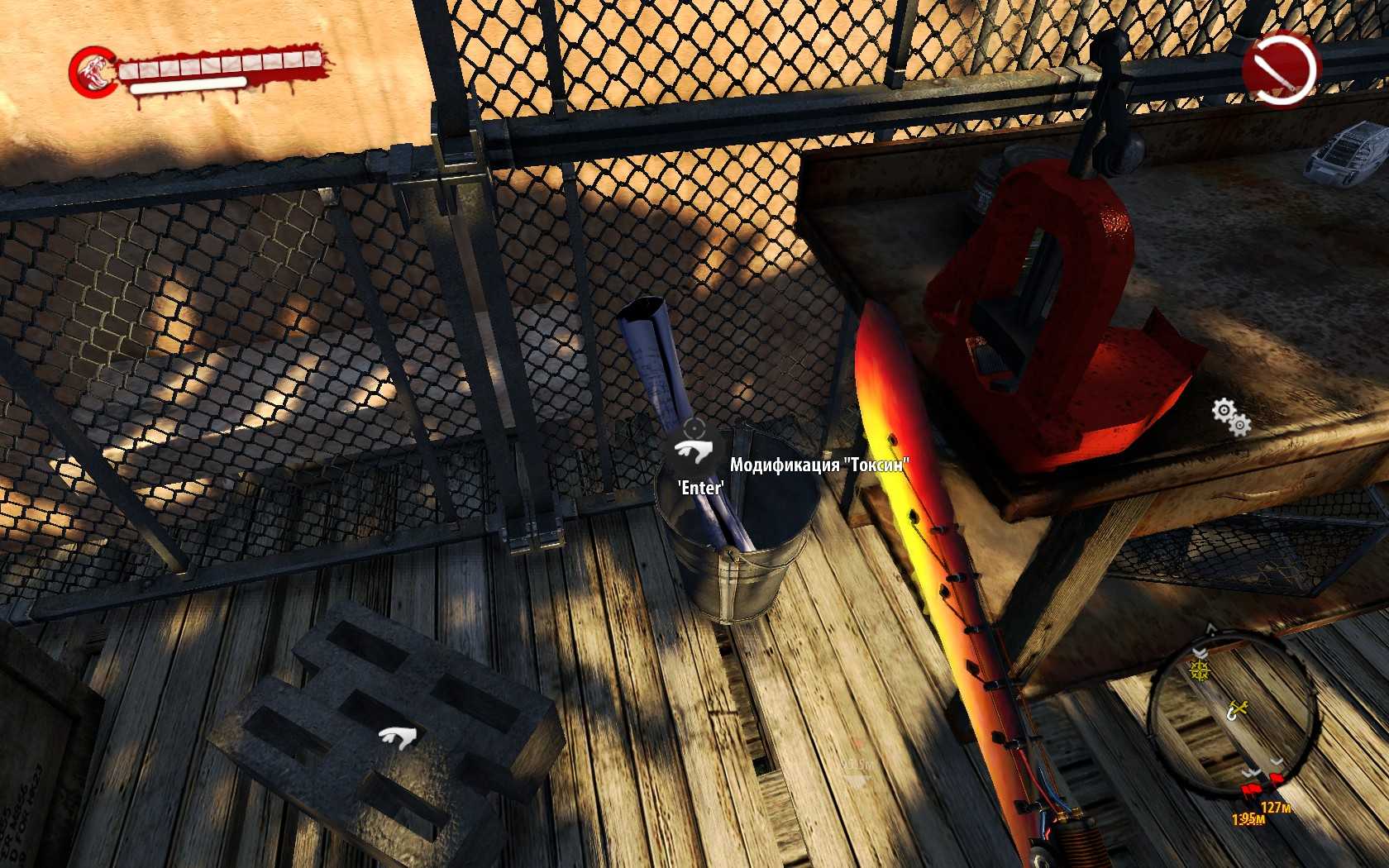This screenshot has width=1389, height=868.
Task: Click the workbench gears icon
Action: 1231,417
